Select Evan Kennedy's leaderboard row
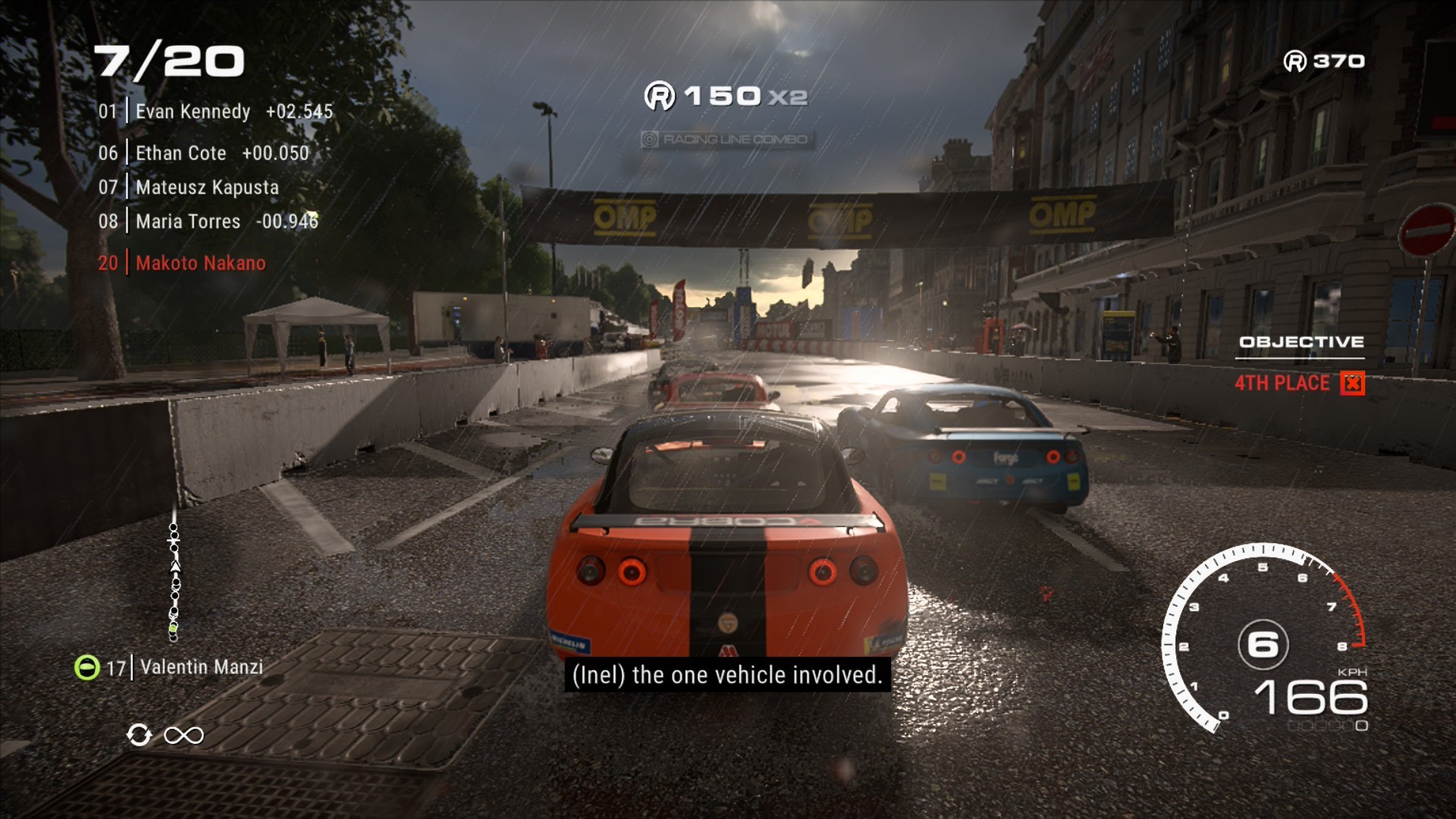The height and width of the screenshot is (819, 1456). [215, 111]
